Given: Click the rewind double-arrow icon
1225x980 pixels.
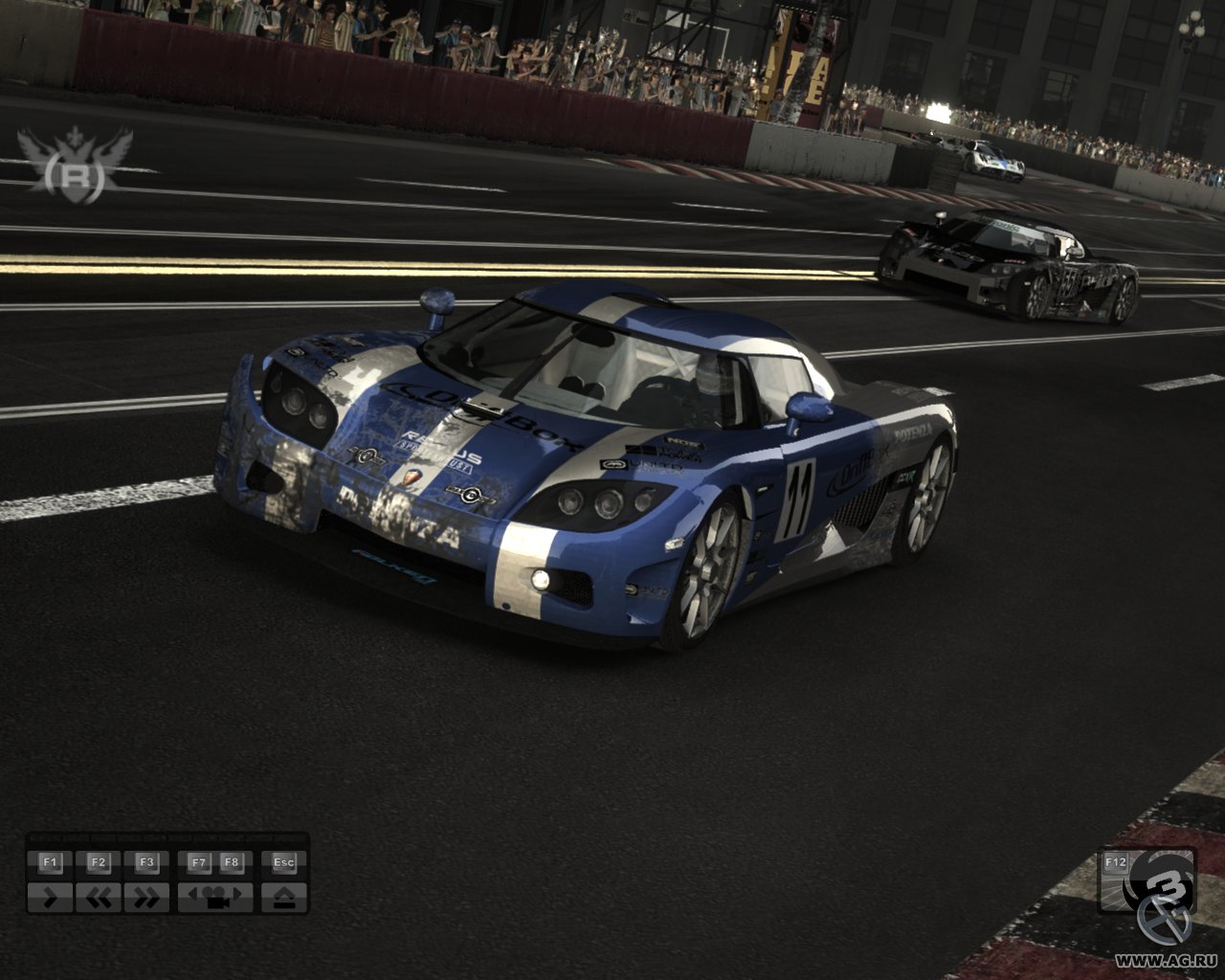Looking at the screenshot, I should coord(99,897).
